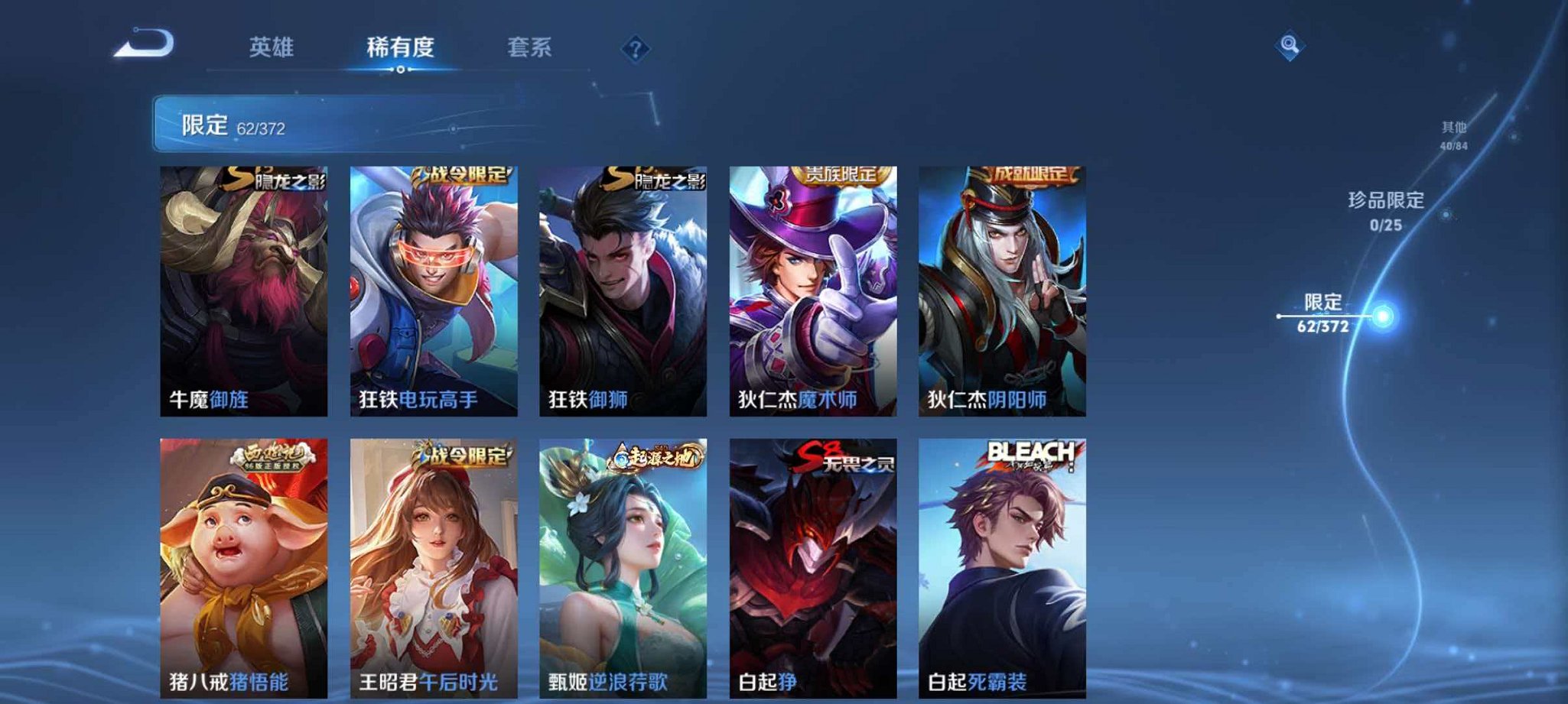The width and height of the screenshot is (1568, 704).
Task: Click the BLEACH logo on 白起死霸装 card
Action: 1030,454
